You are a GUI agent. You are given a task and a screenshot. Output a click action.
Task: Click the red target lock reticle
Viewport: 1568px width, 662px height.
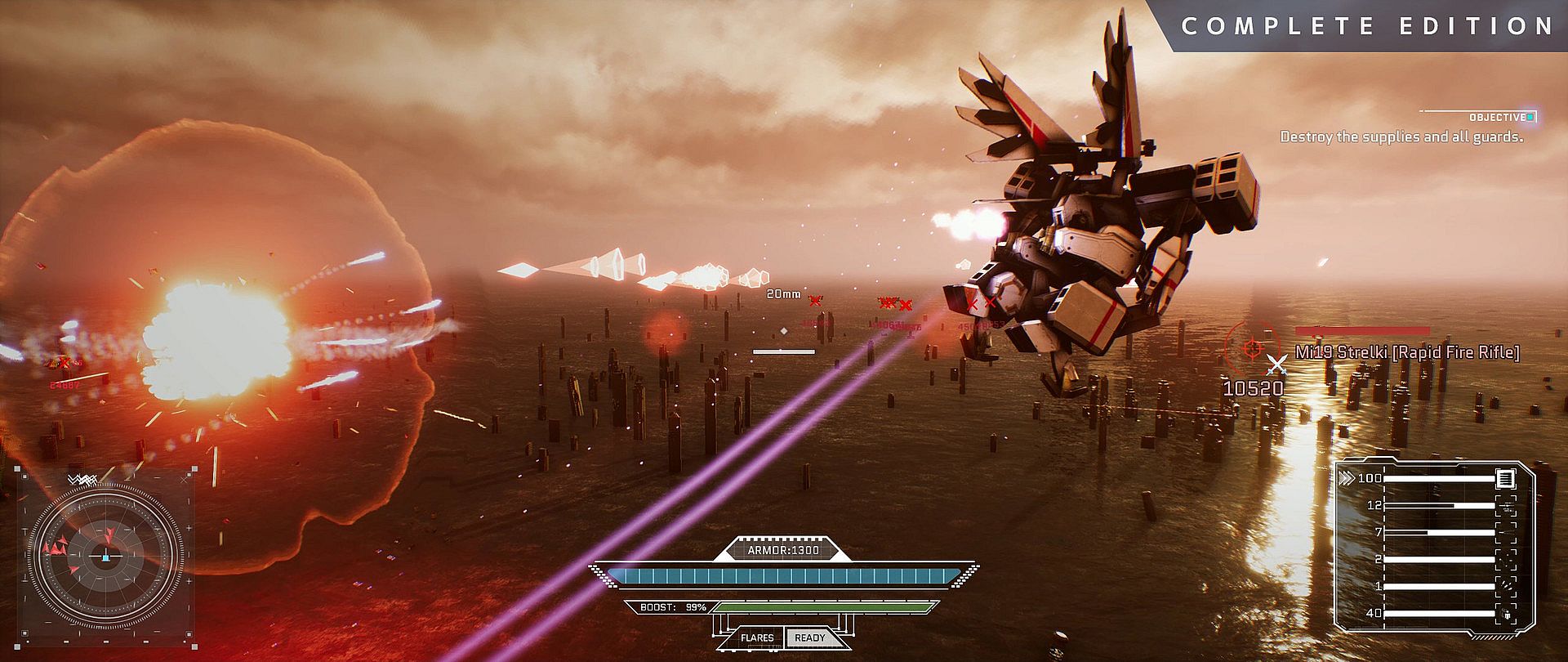[x=1250, y=349]
